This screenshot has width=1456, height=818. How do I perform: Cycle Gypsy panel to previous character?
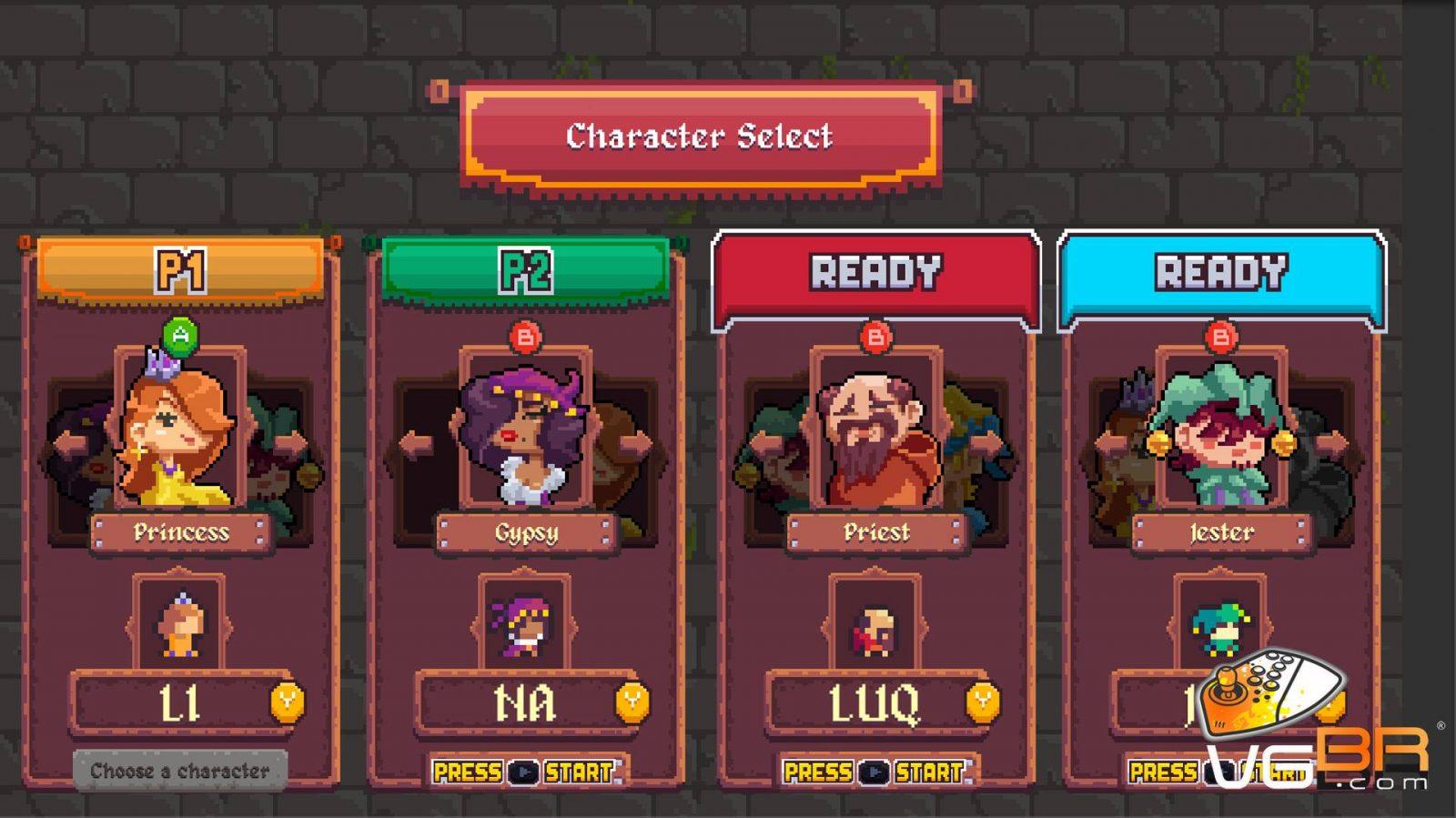415,445
